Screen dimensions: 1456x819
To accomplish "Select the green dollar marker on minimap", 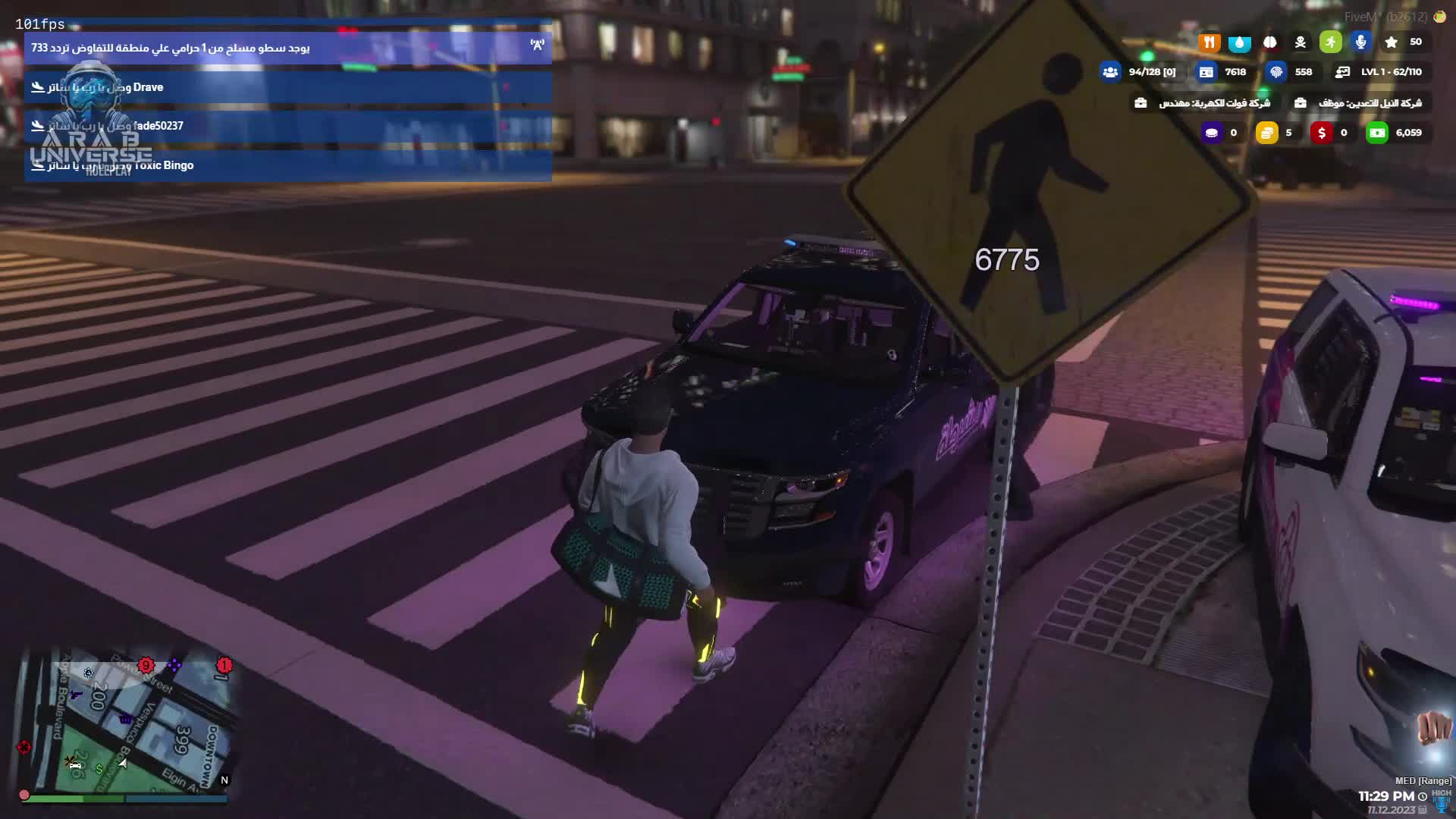I will 99,768.
